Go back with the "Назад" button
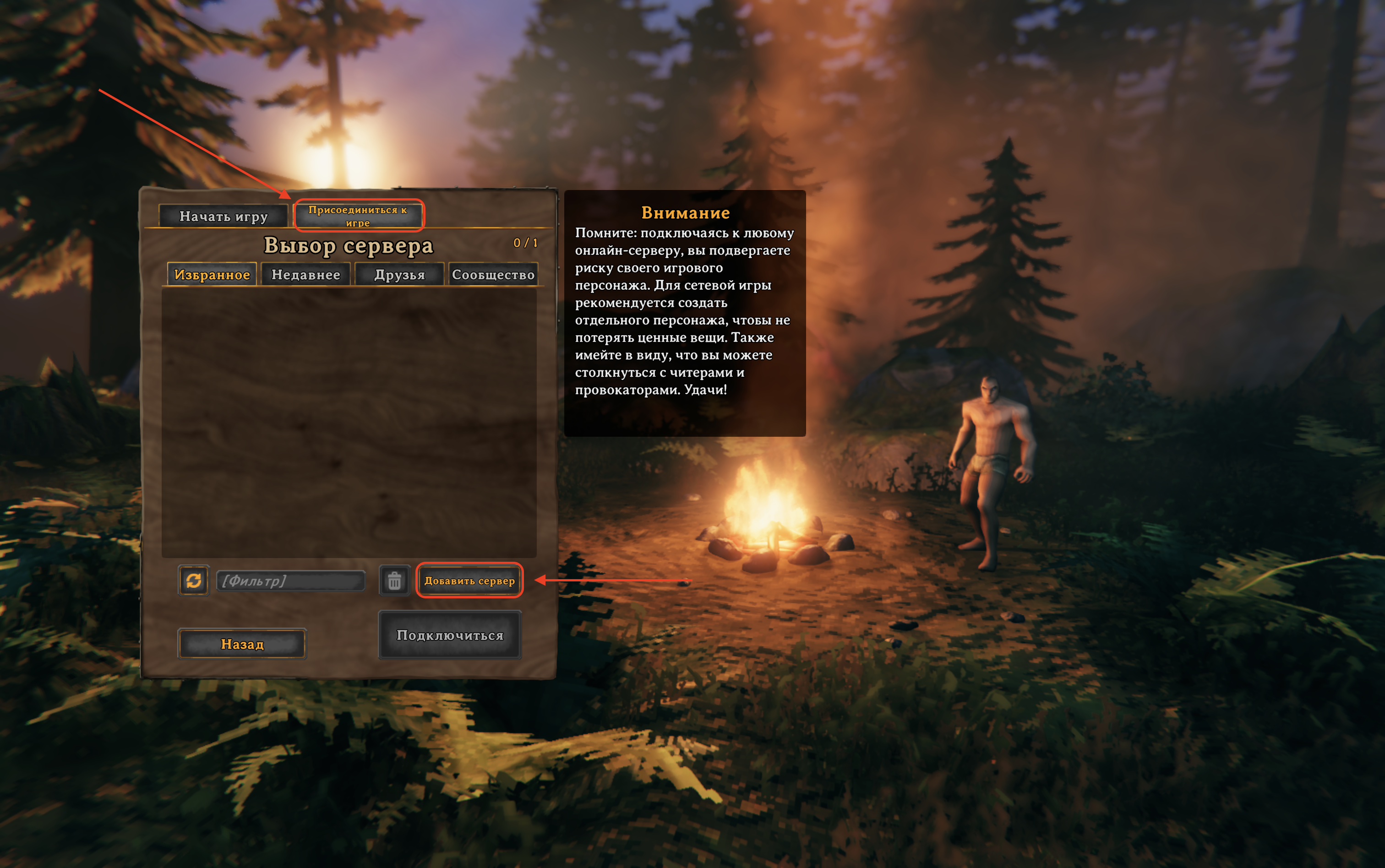1385x868 pixels. coord(242,644)
